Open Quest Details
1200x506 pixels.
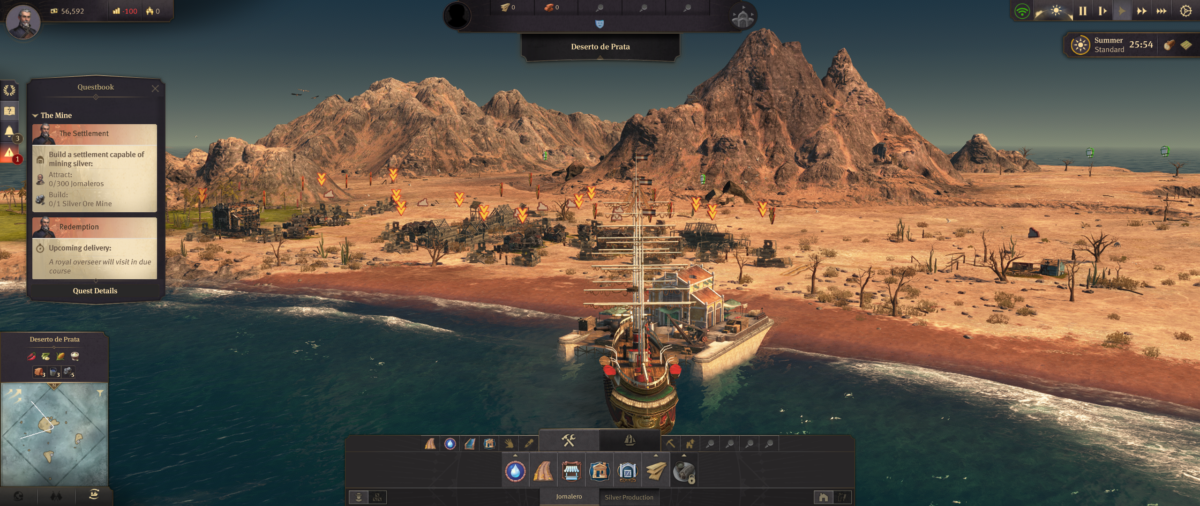[x=96, y=291]
